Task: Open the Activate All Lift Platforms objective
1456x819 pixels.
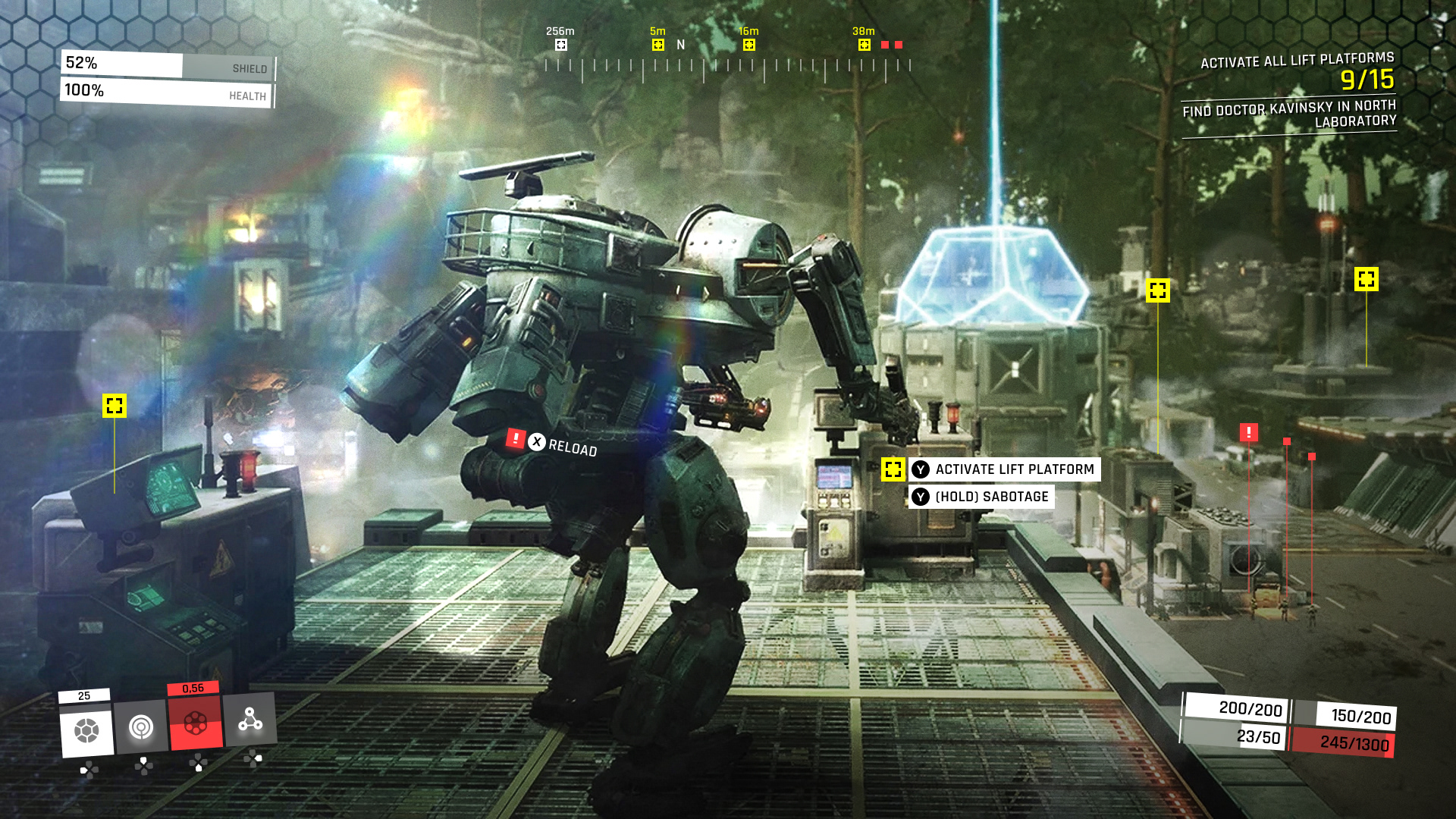Action: (x=1297, y=61)
